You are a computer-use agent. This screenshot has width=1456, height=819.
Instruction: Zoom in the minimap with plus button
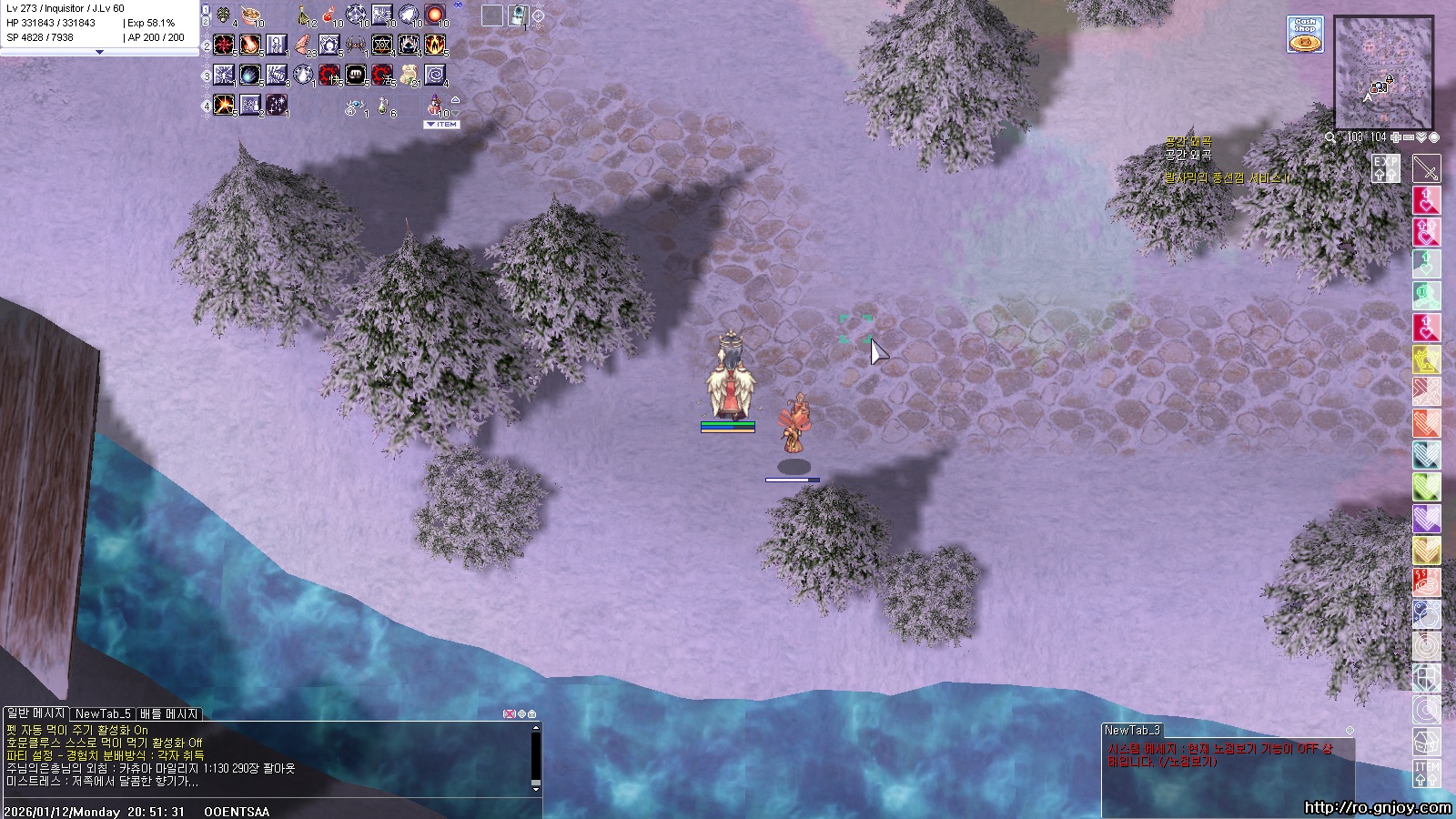tap(1395, 137)
